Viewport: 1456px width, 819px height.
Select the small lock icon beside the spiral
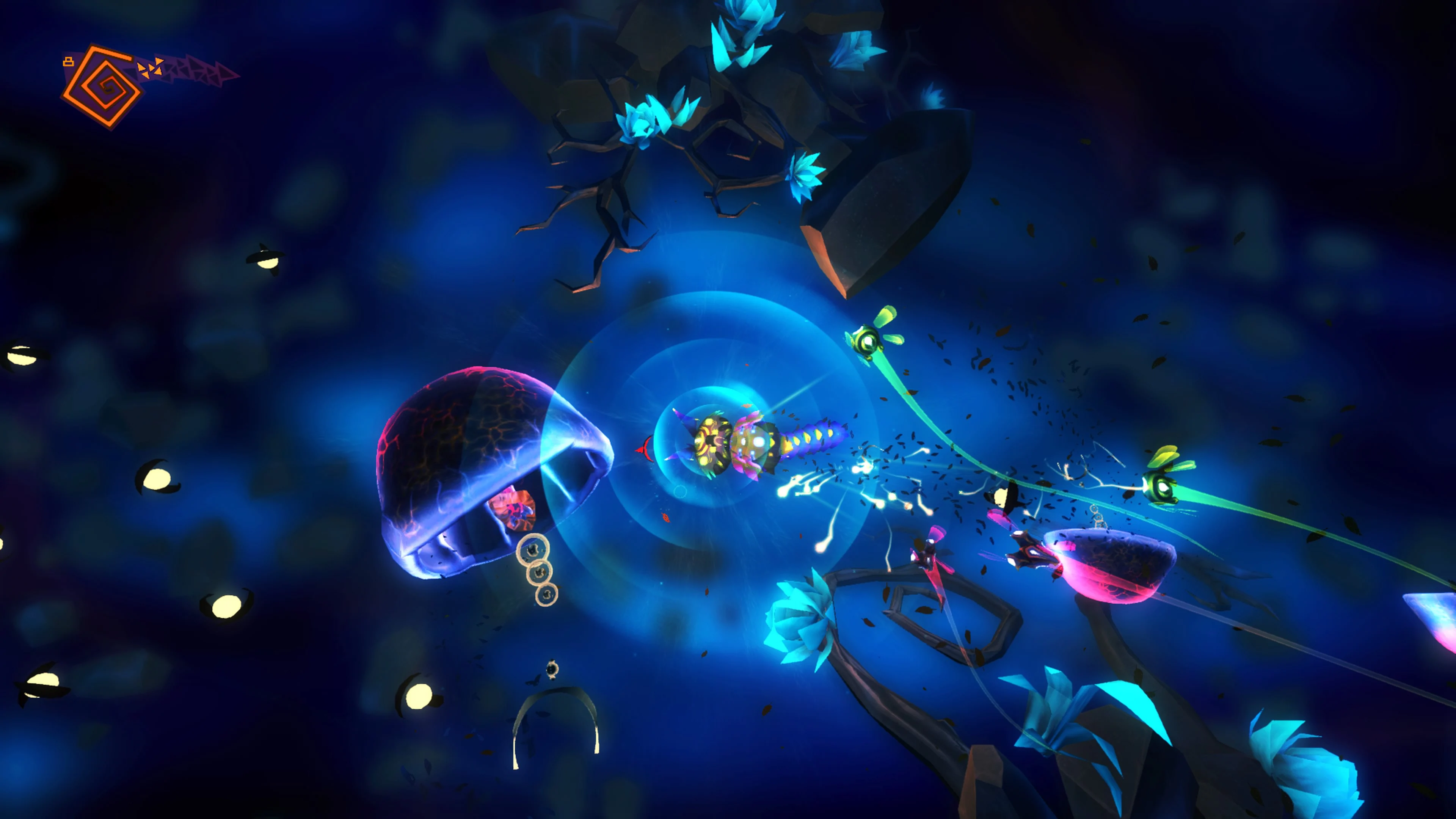pyautogui.click(x=68, y=62)
